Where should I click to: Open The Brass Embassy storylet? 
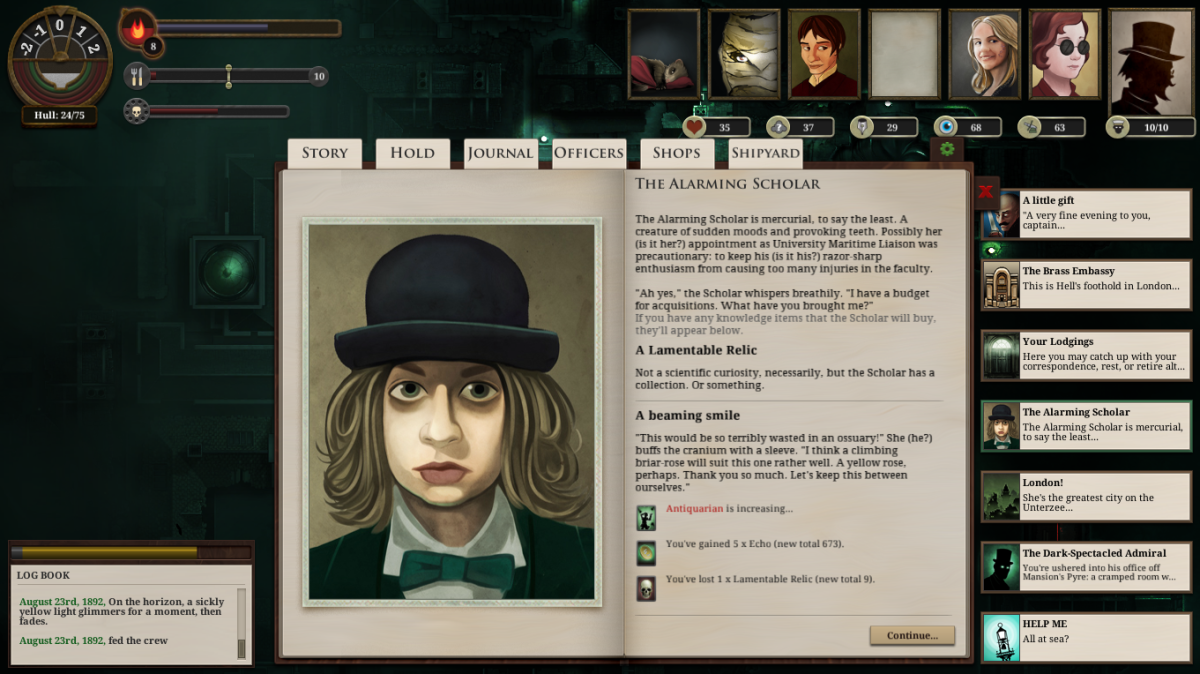pyautogui.click(x=1085, y=285)
